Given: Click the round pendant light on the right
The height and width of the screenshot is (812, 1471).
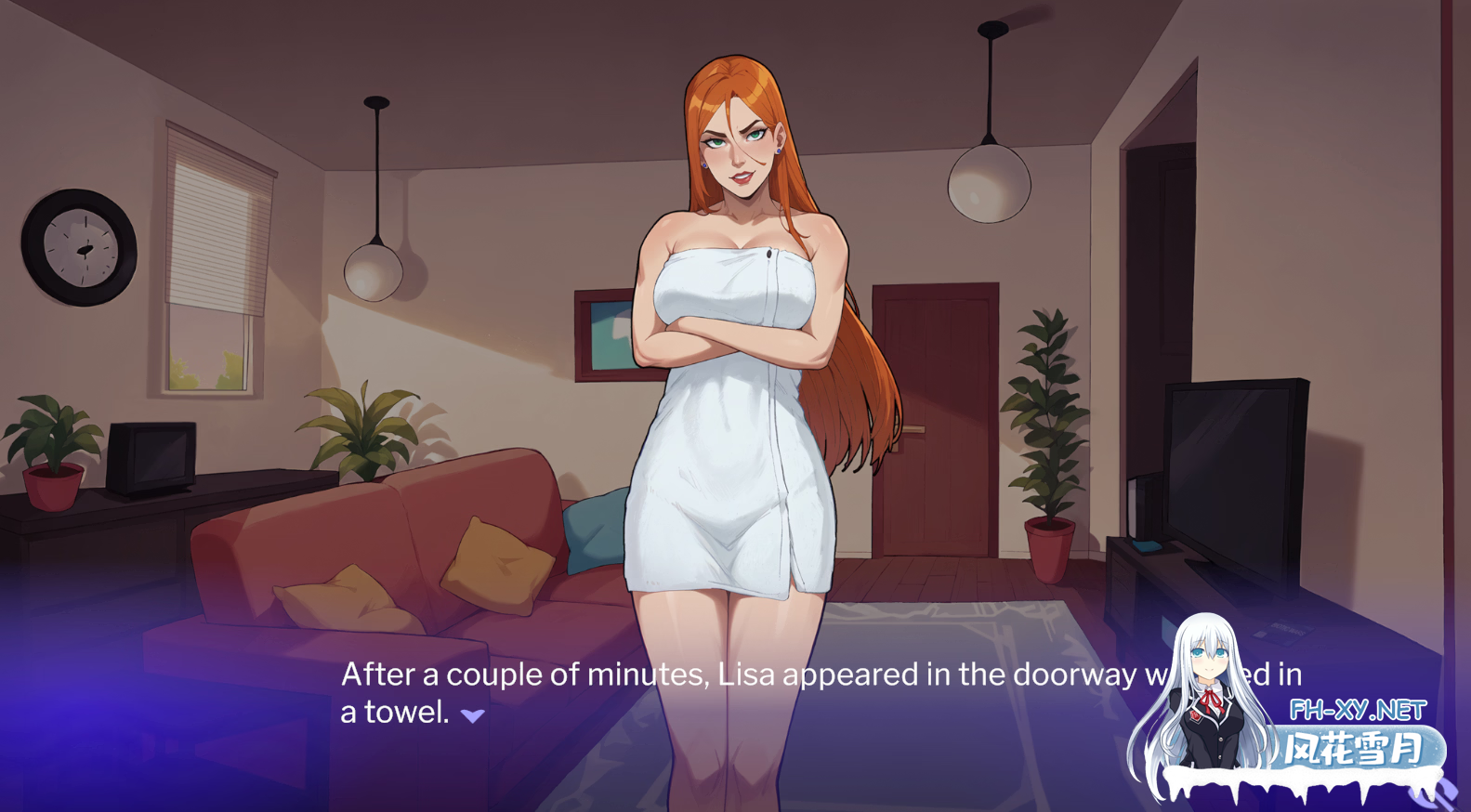Looking at the screenshot, I should pyautogui.click(x=990, y=181).
